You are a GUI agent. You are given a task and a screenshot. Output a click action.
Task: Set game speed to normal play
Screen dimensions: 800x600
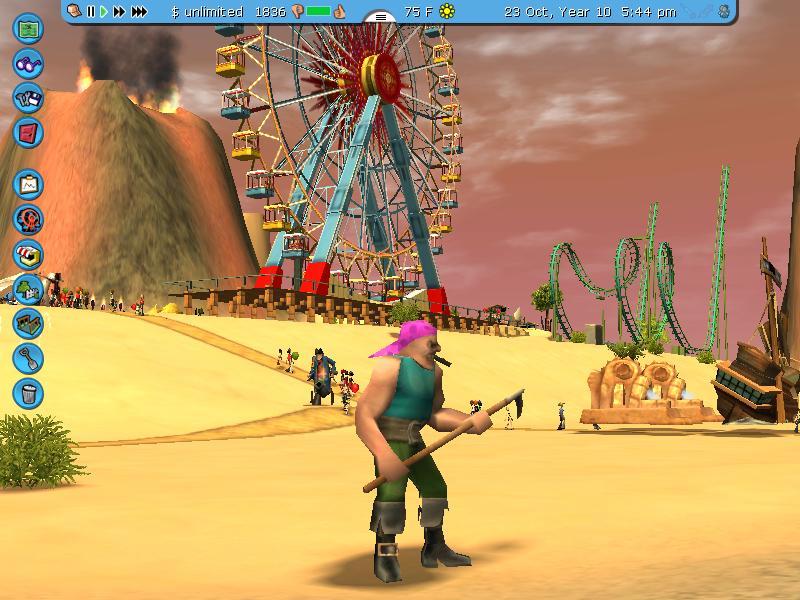103,12
